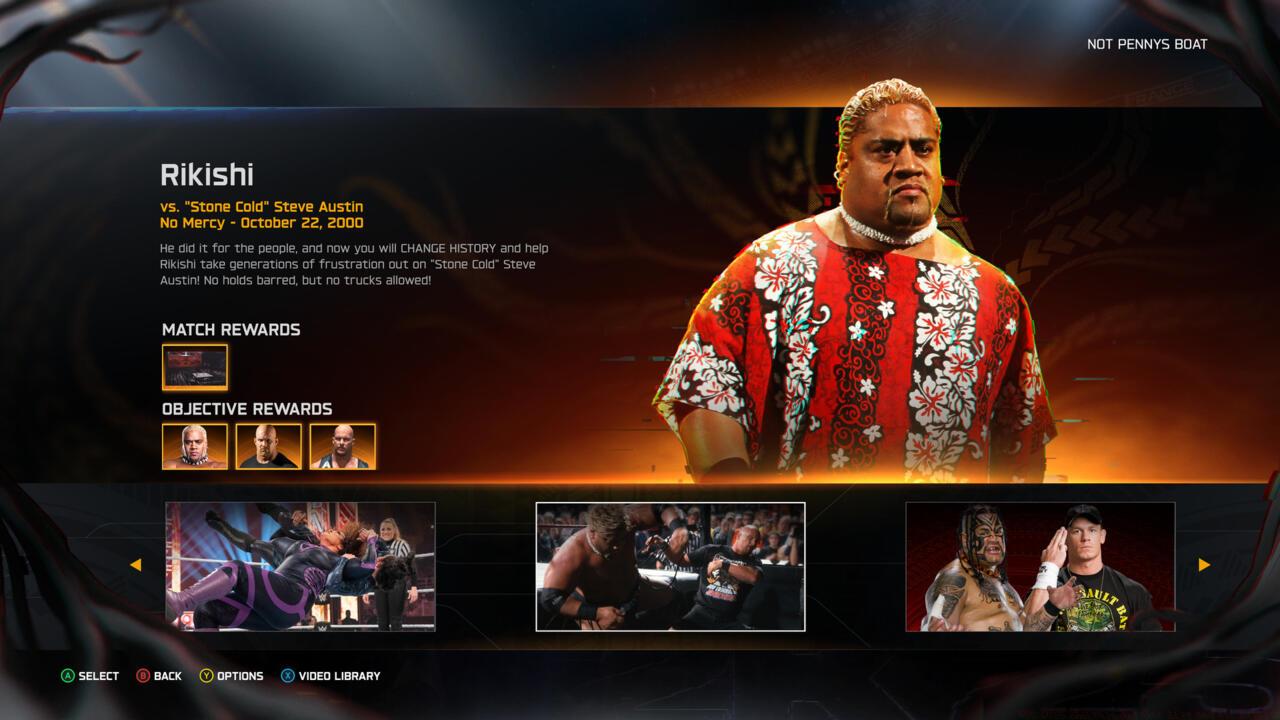Select Stone Cold in black shirt reward
The image size is (1280, 720).
point(269,446)
